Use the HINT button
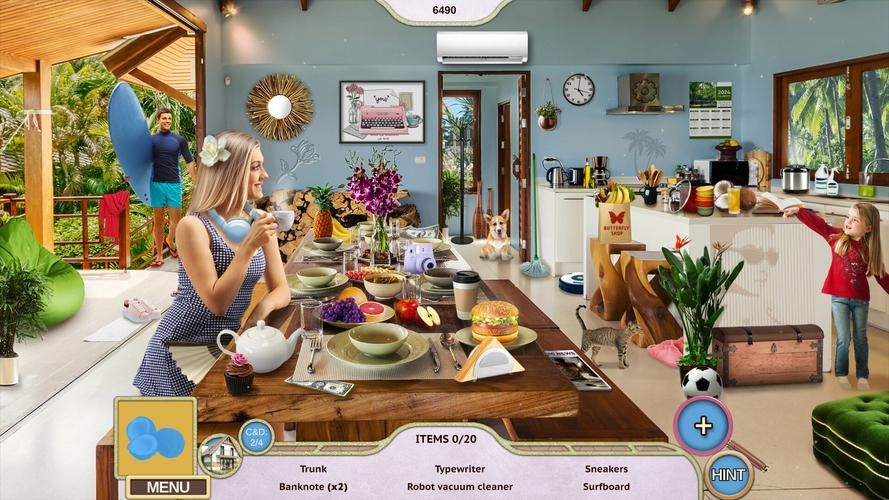 [729, 475]
